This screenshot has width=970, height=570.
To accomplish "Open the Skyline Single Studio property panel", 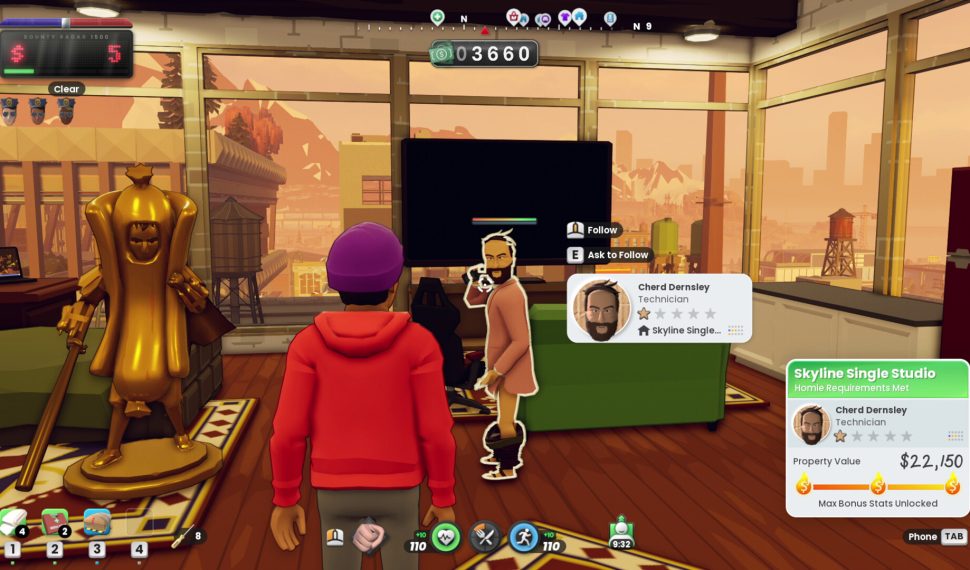I will [x=877, y=380].
